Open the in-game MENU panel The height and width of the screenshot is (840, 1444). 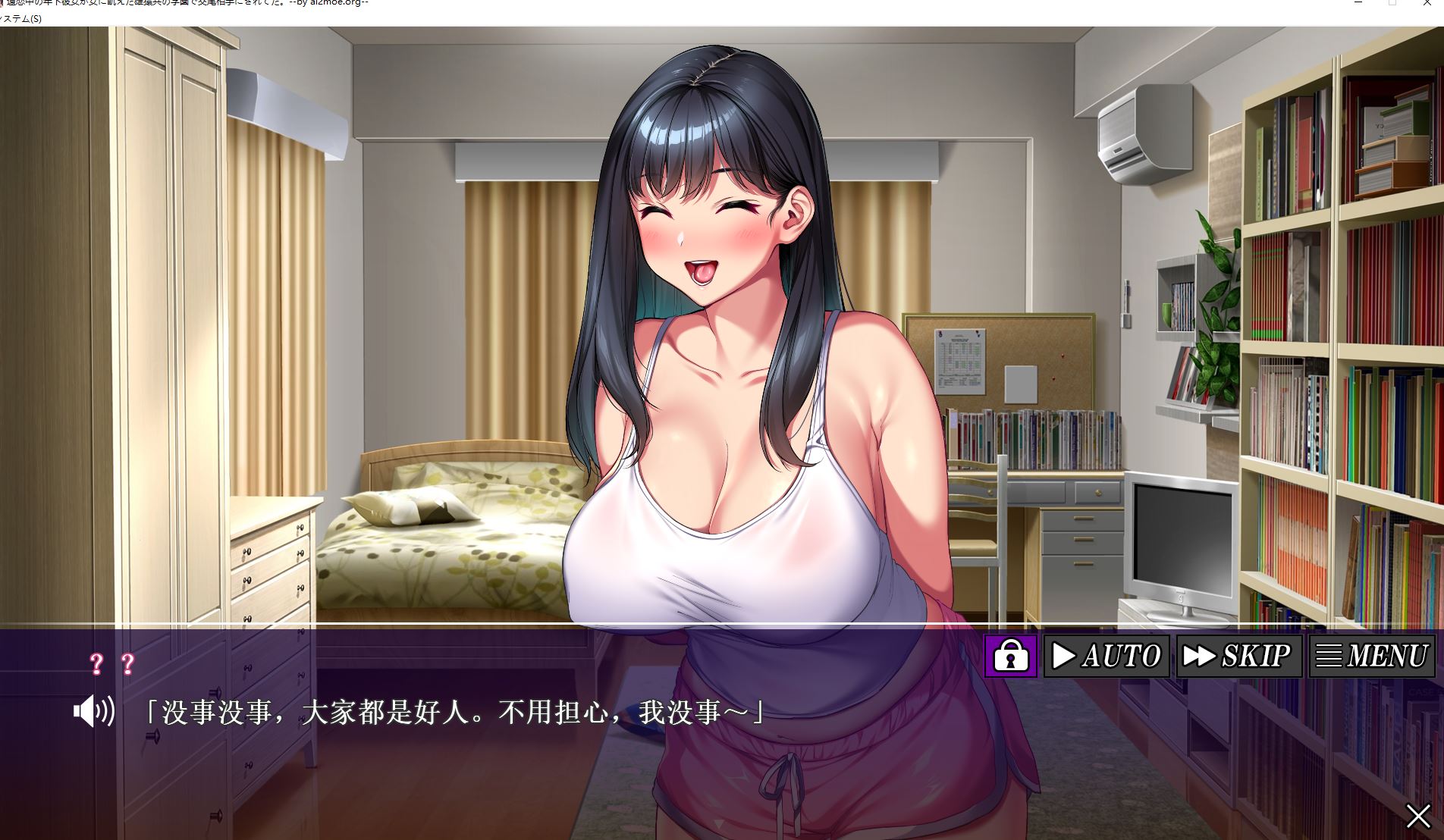point(1373,655)
